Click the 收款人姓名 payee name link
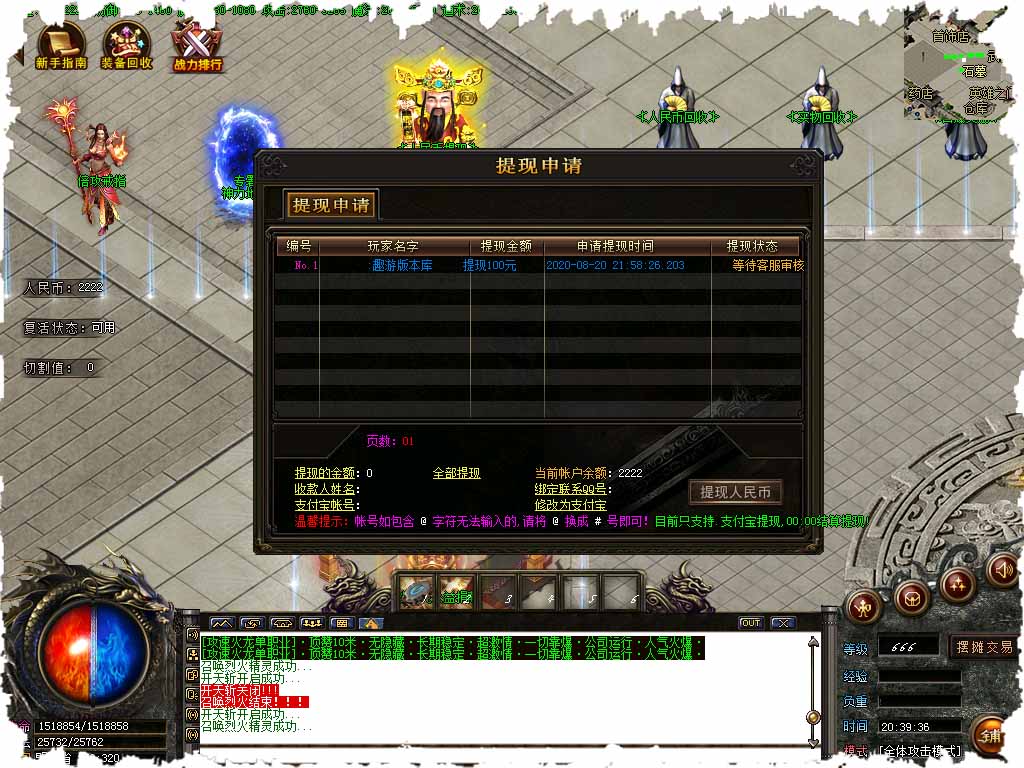This screenshot has height=768, width=1024. click(325, 489)
